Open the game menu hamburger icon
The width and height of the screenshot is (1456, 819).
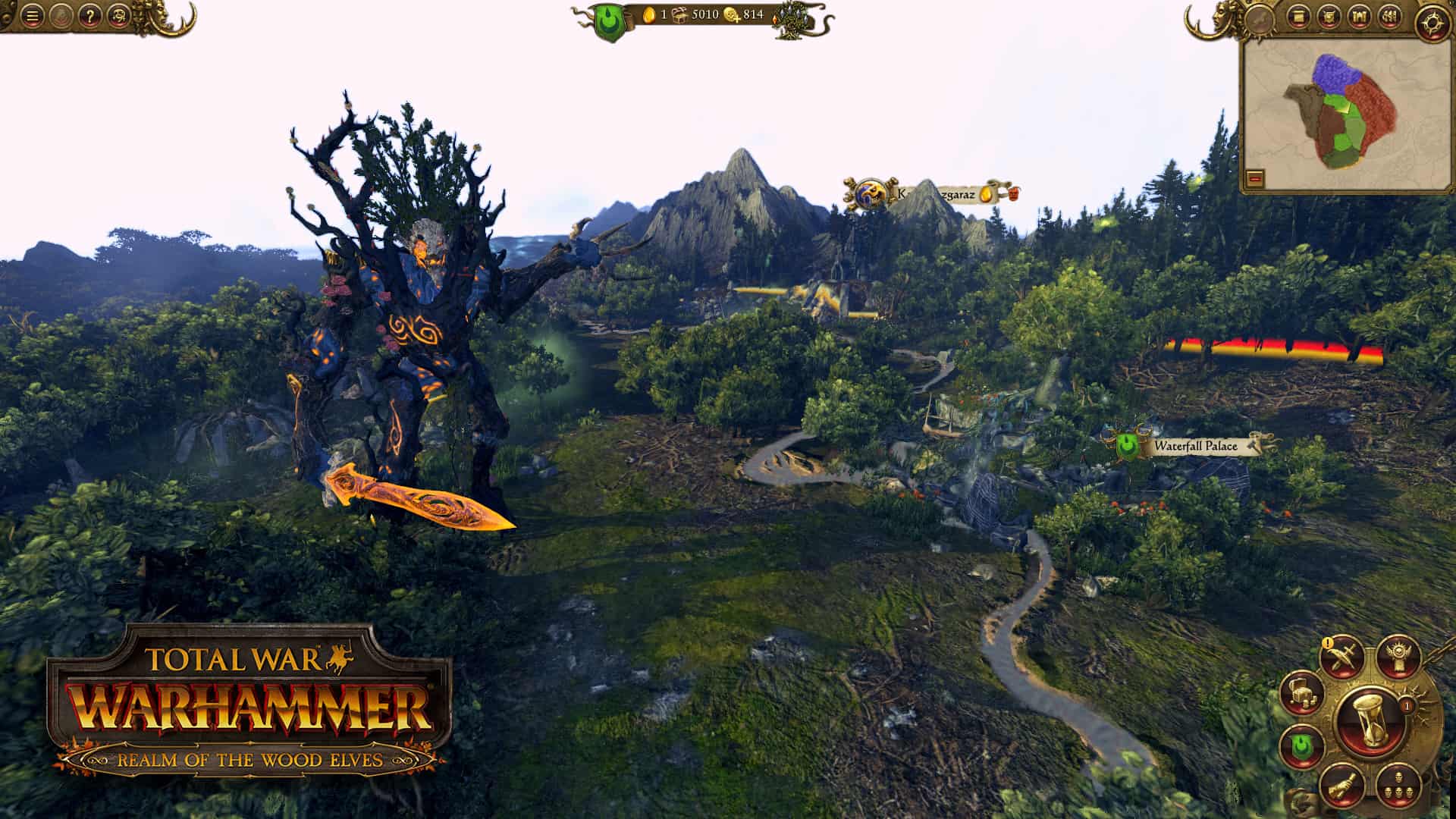(x=32, y=15)
